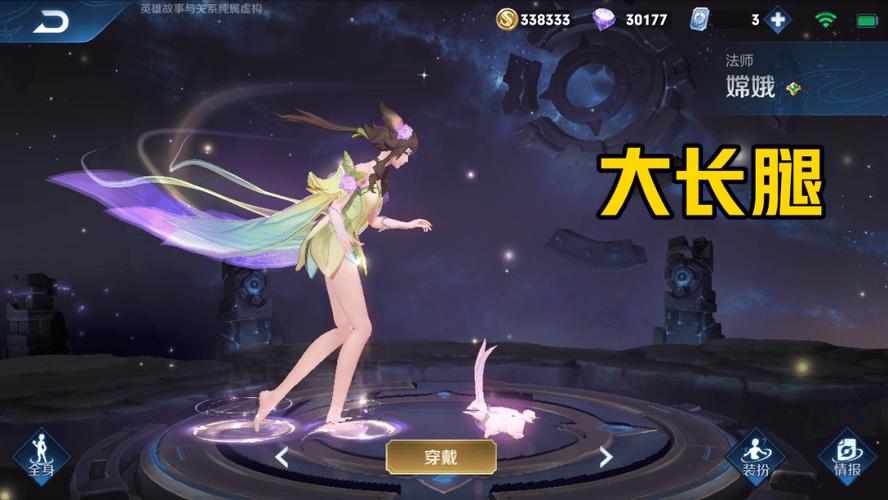Open the 装扮 dress-up menu
The height and width of the screenshot is (500, 888).
(x=755, y=457)
